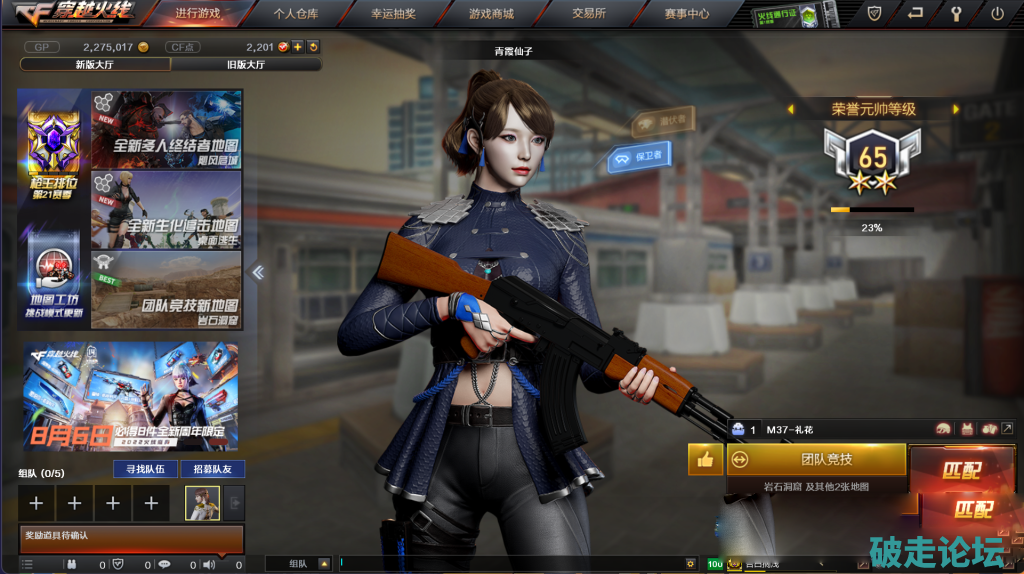
Task: Switch to the 旧版大厅 old lobby
Action: tap(246, 64)
